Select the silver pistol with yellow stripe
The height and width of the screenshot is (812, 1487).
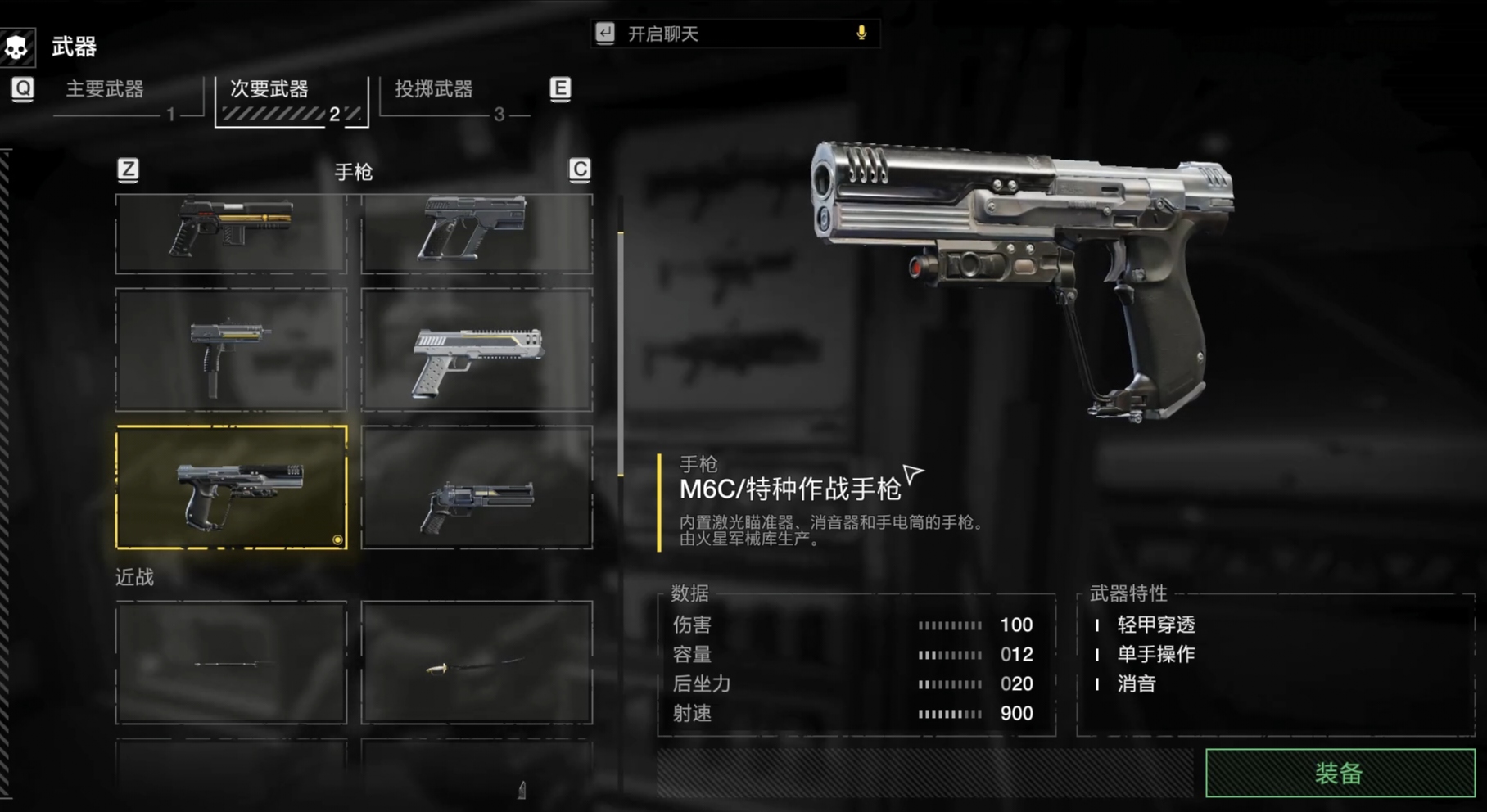(x=477, y=350)
